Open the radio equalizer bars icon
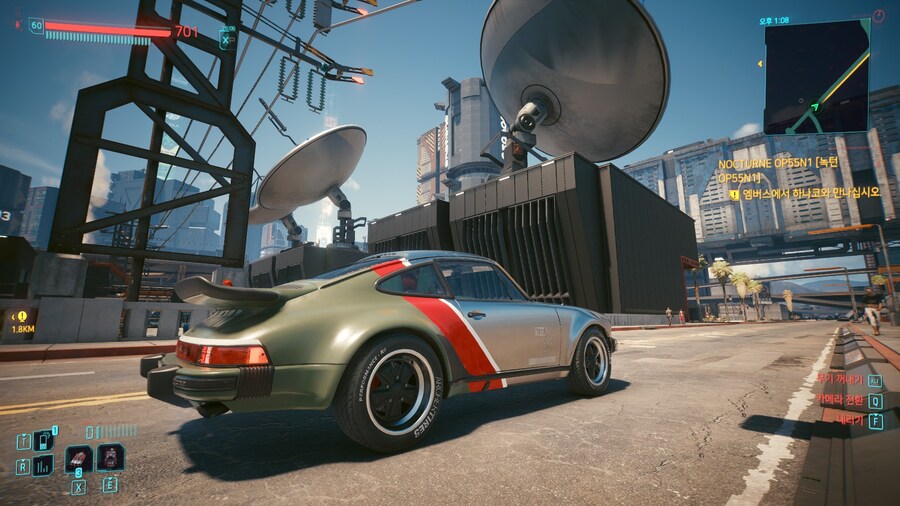The width and height of the screenshot is (900, 506). pos(43,465)
